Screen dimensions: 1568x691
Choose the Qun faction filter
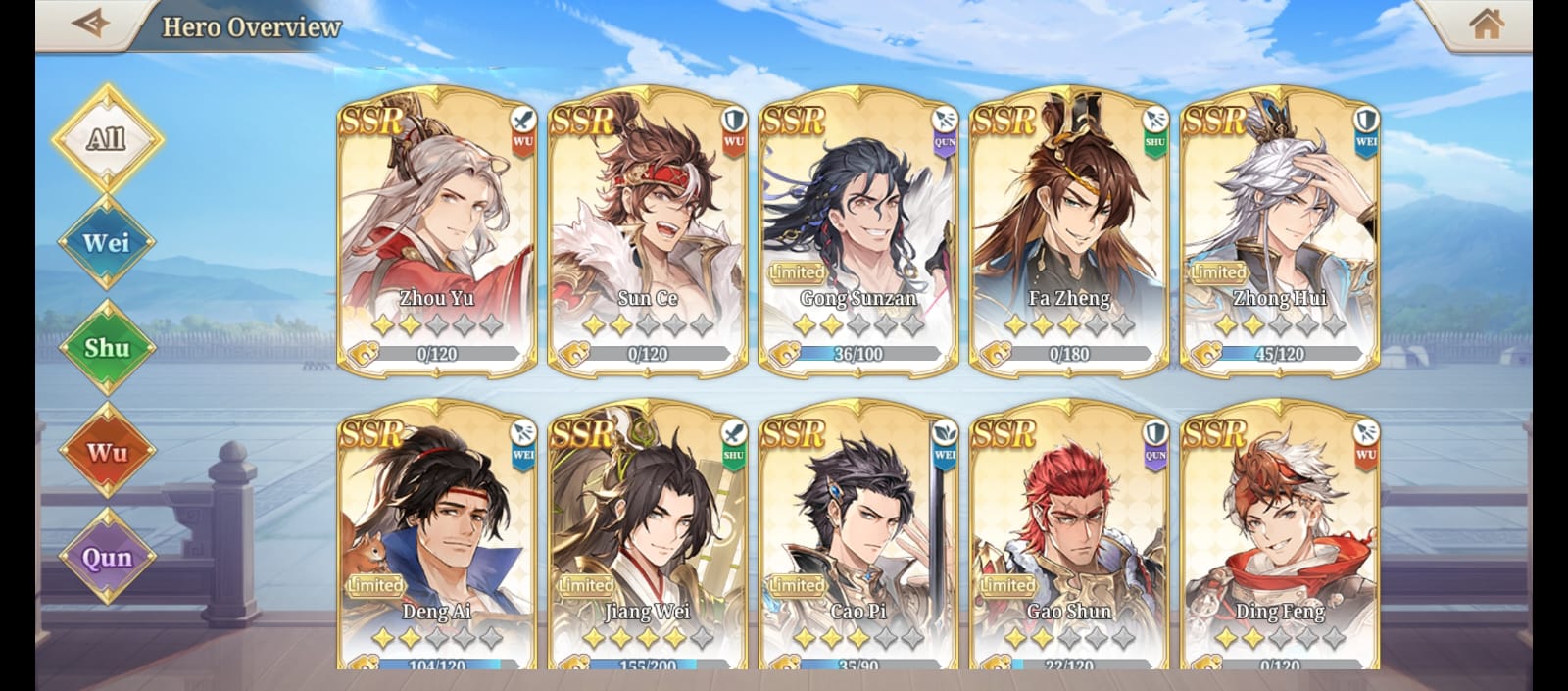[107, 557]
